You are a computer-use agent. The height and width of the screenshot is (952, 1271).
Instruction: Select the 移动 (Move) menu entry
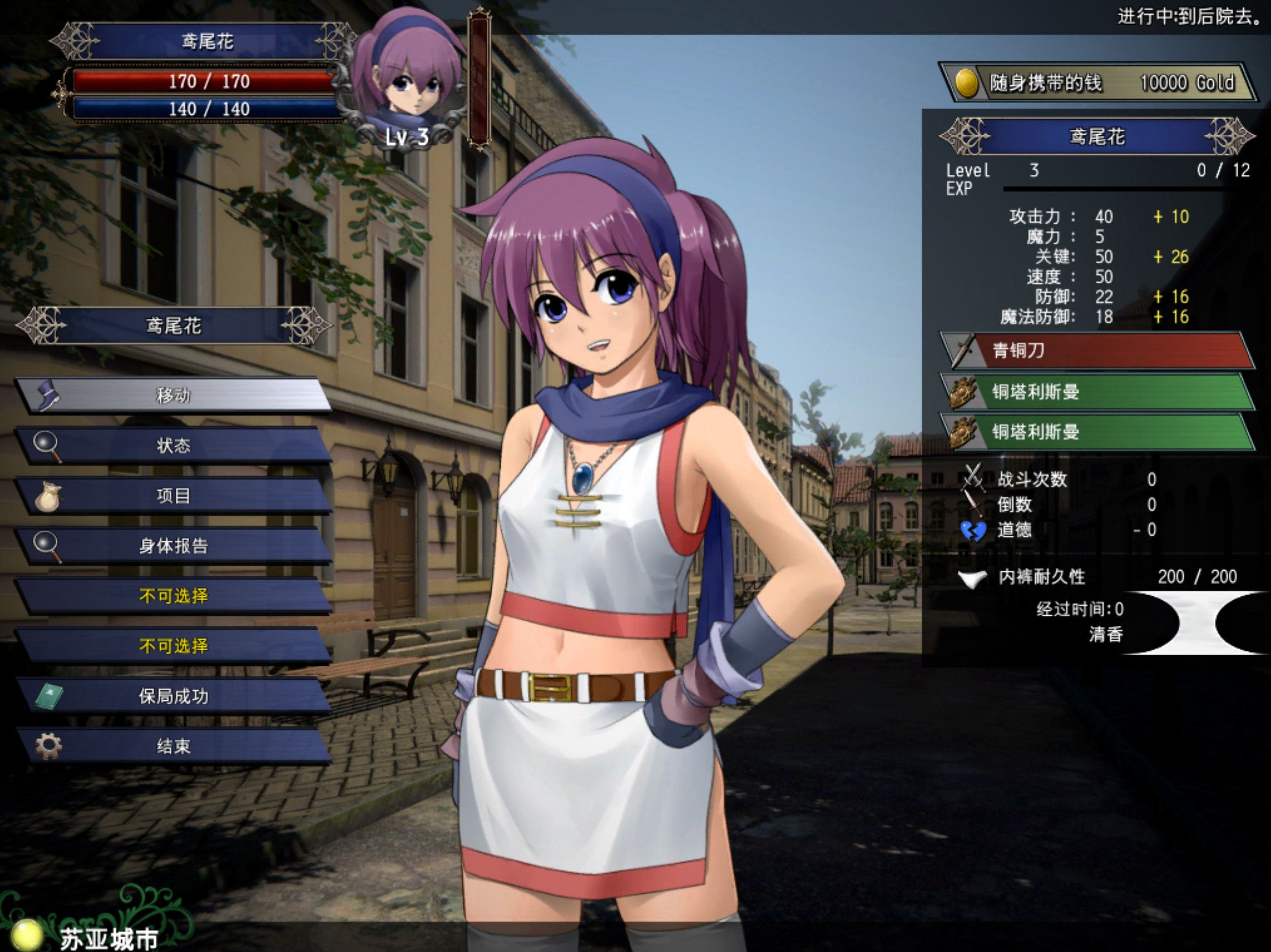(x=173, y=395)
